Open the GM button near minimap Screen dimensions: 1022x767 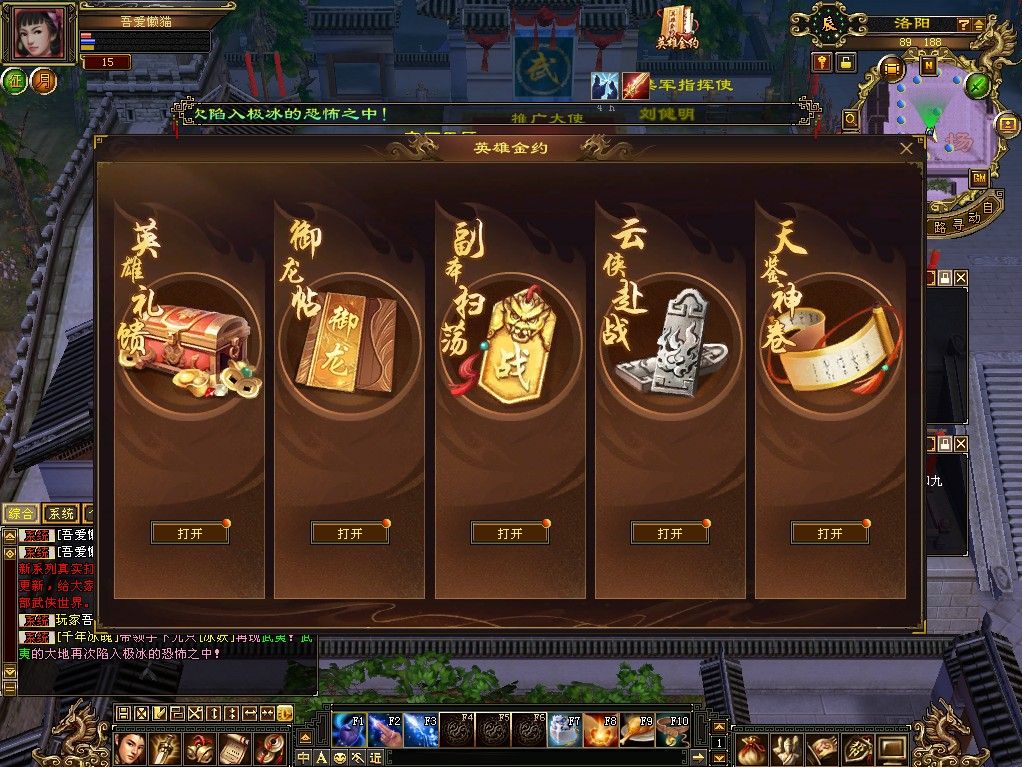click(979, 178)
